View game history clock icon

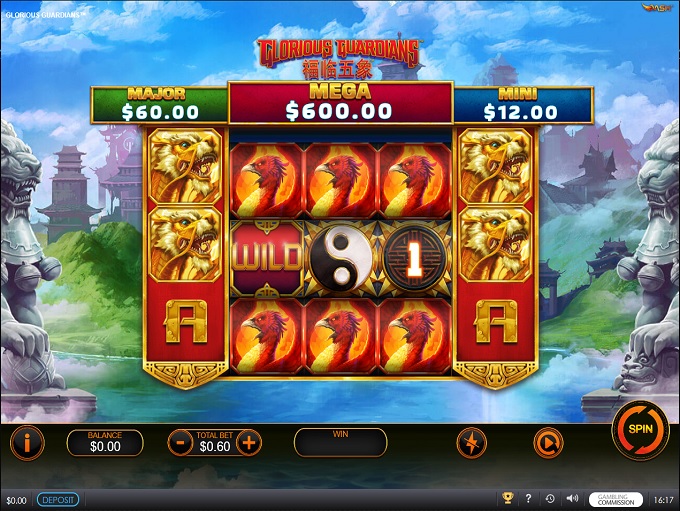550,499
